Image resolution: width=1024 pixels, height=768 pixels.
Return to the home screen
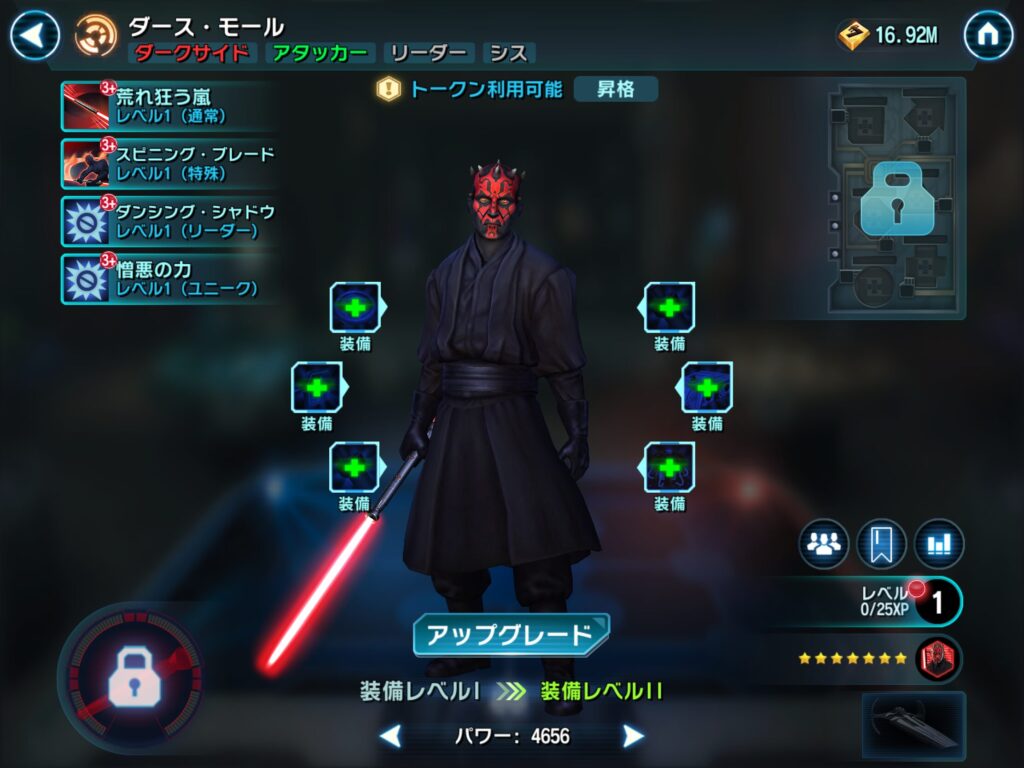[988, 36]
